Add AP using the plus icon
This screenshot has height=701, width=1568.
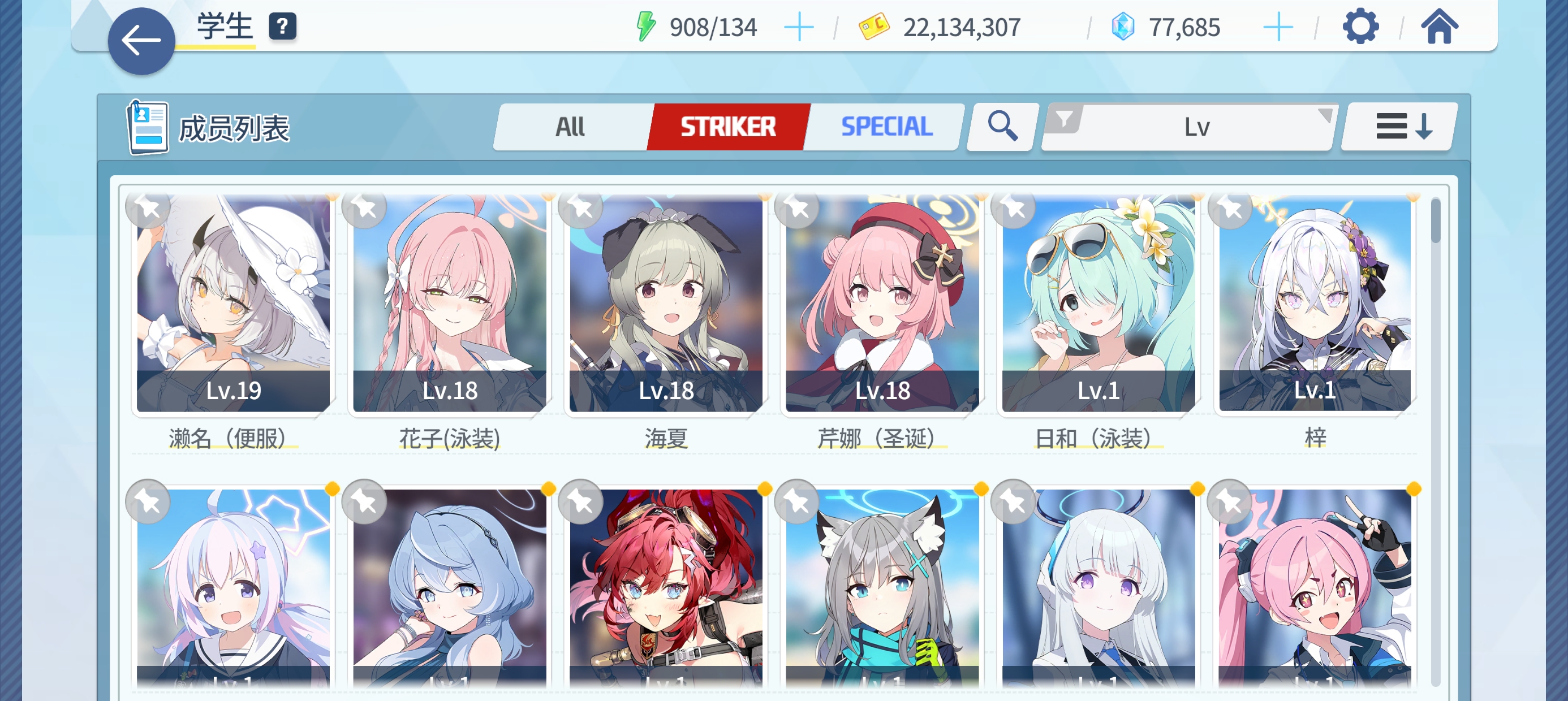point(799,27)
